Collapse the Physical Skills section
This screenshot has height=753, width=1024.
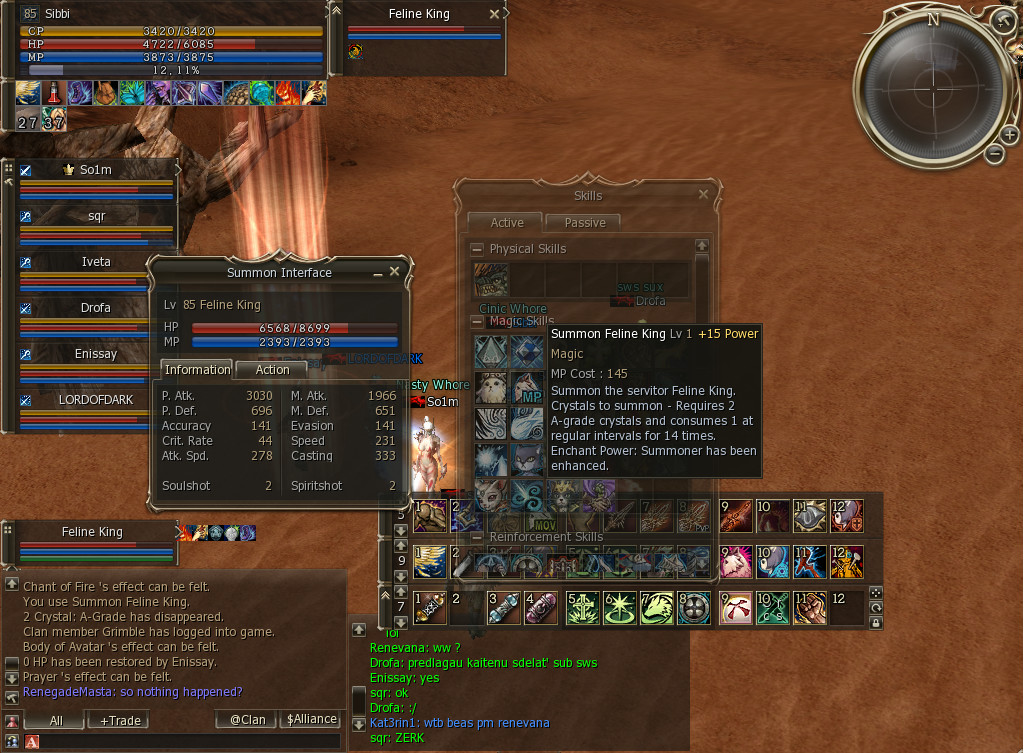(477, 249)
